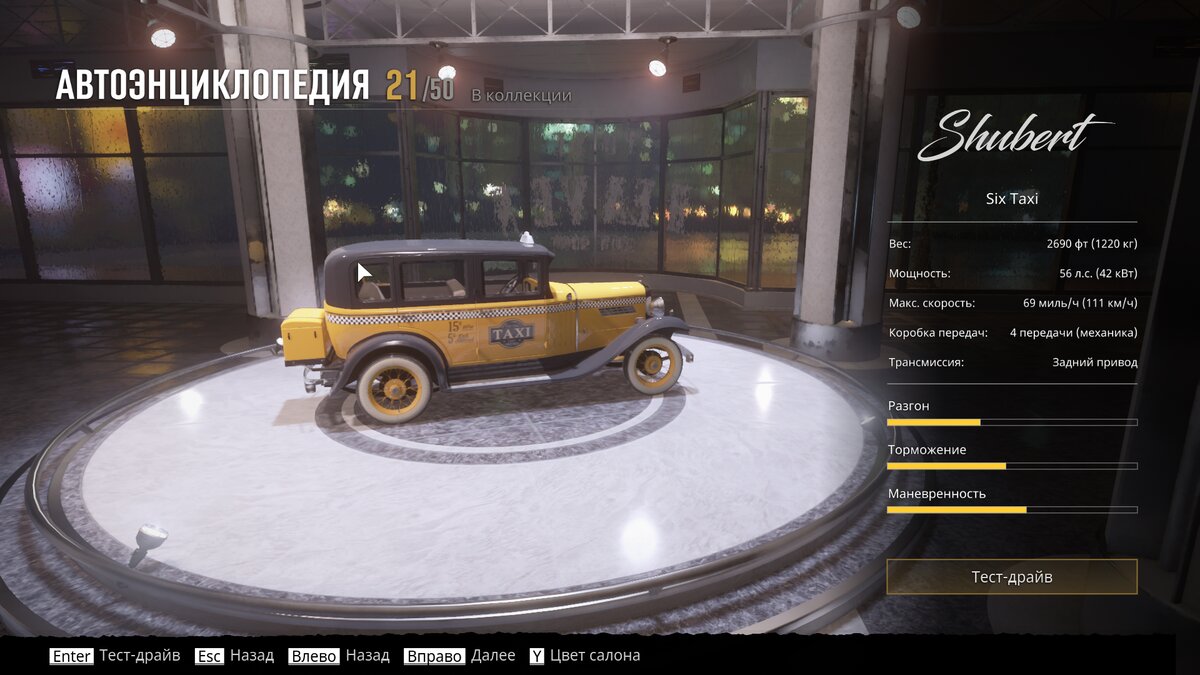Screen dimensions: 1200x675
Task: Start the Тест-драйв for the Six Taxi
Action: pyautogui.click(x=1011, y=577)
